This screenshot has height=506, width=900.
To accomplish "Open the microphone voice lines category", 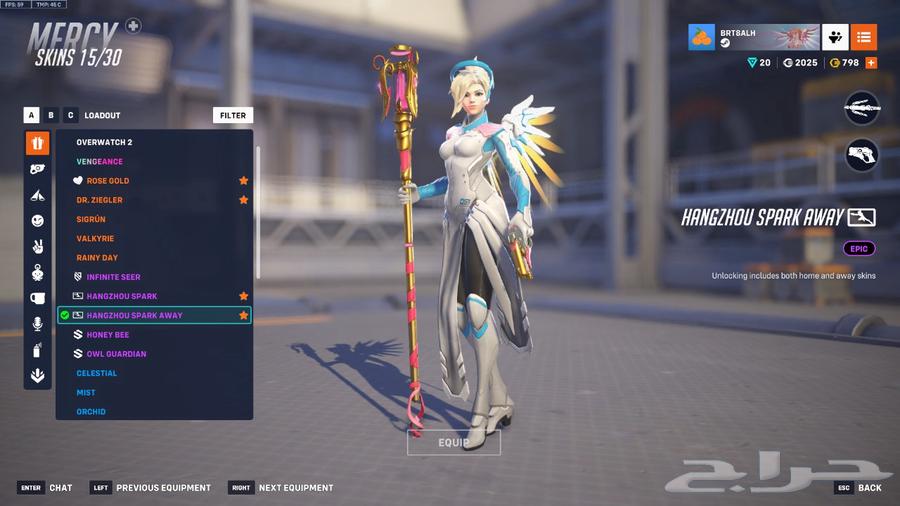I will [37, 324].
